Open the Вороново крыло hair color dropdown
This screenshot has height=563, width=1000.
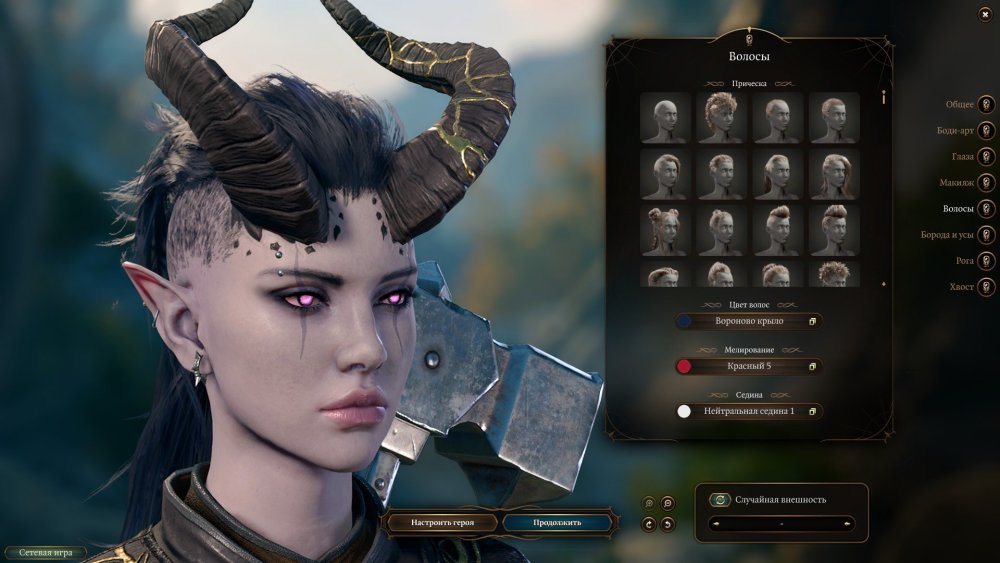pyautogui.click(x=748, y=322)
